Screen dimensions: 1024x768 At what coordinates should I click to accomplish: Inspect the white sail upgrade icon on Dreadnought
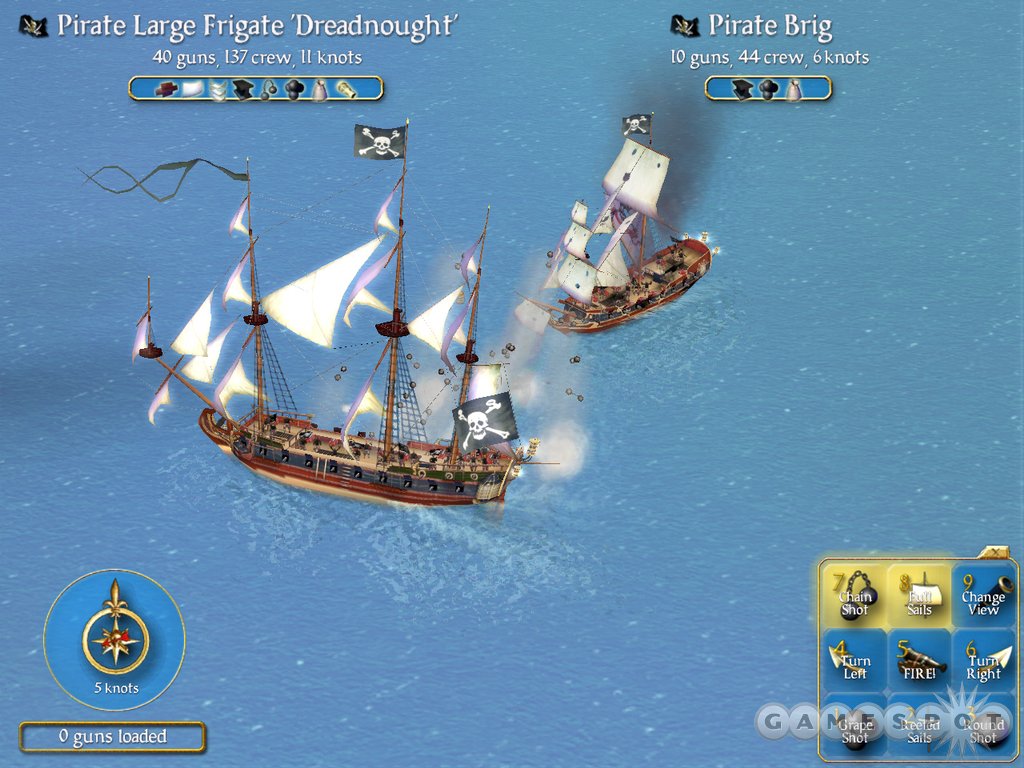tap(193, 89)
